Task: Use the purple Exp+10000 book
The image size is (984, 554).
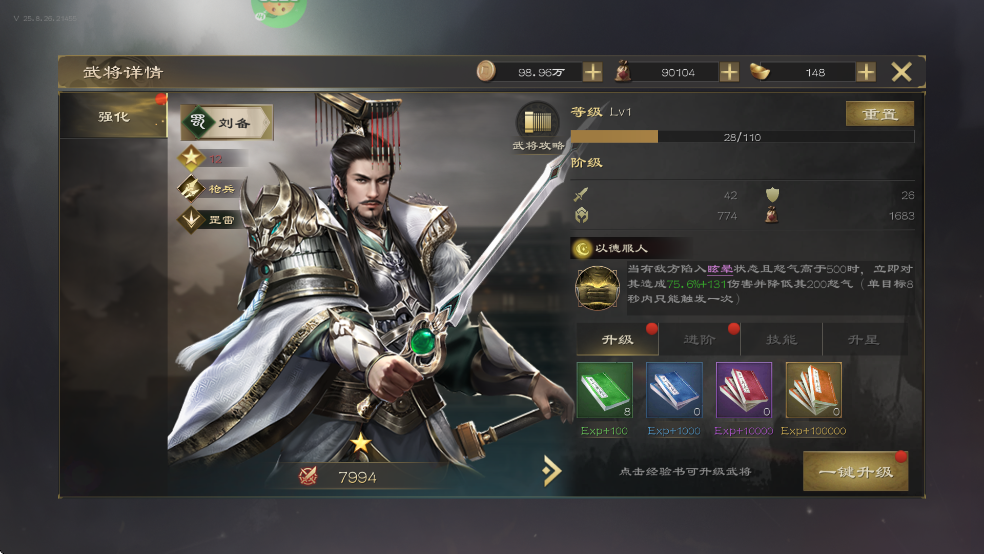Action: 743,390
